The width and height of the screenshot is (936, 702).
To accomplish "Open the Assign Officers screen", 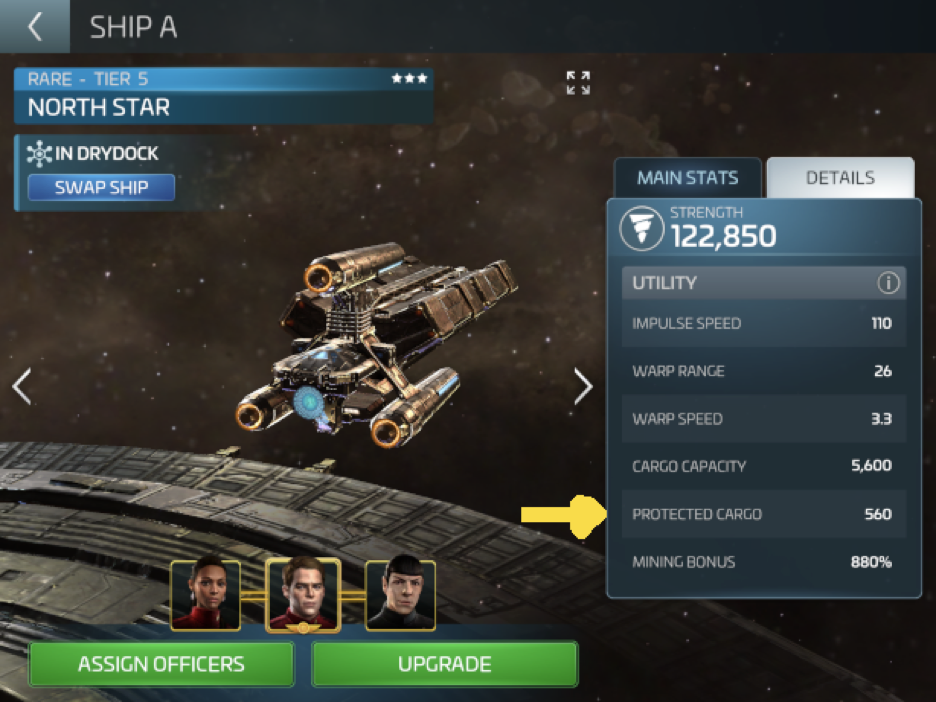I will [161, 664].
